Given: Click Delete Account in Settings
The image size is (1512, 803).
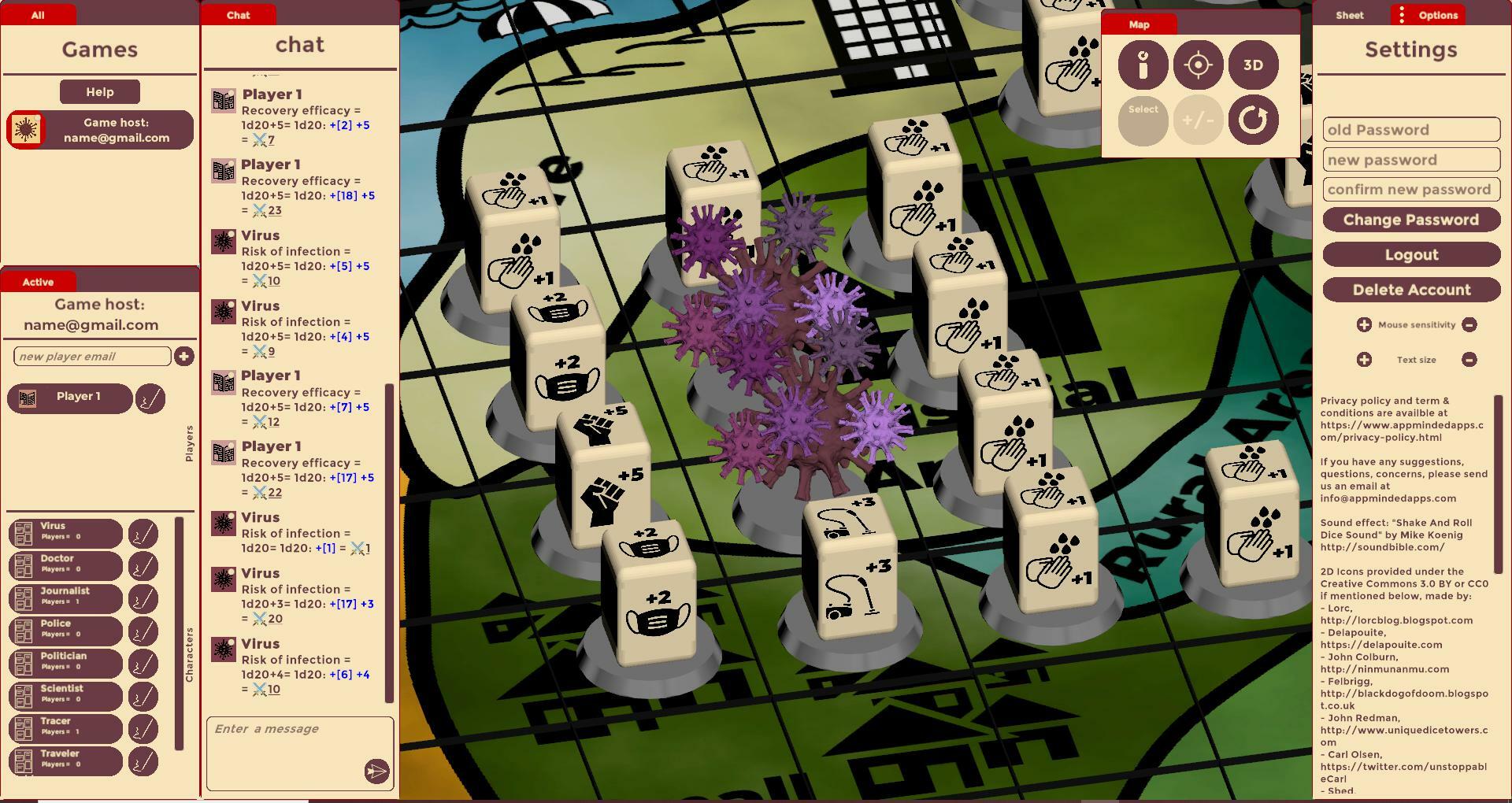Looking at the screenshot, I should [1410, 289].
